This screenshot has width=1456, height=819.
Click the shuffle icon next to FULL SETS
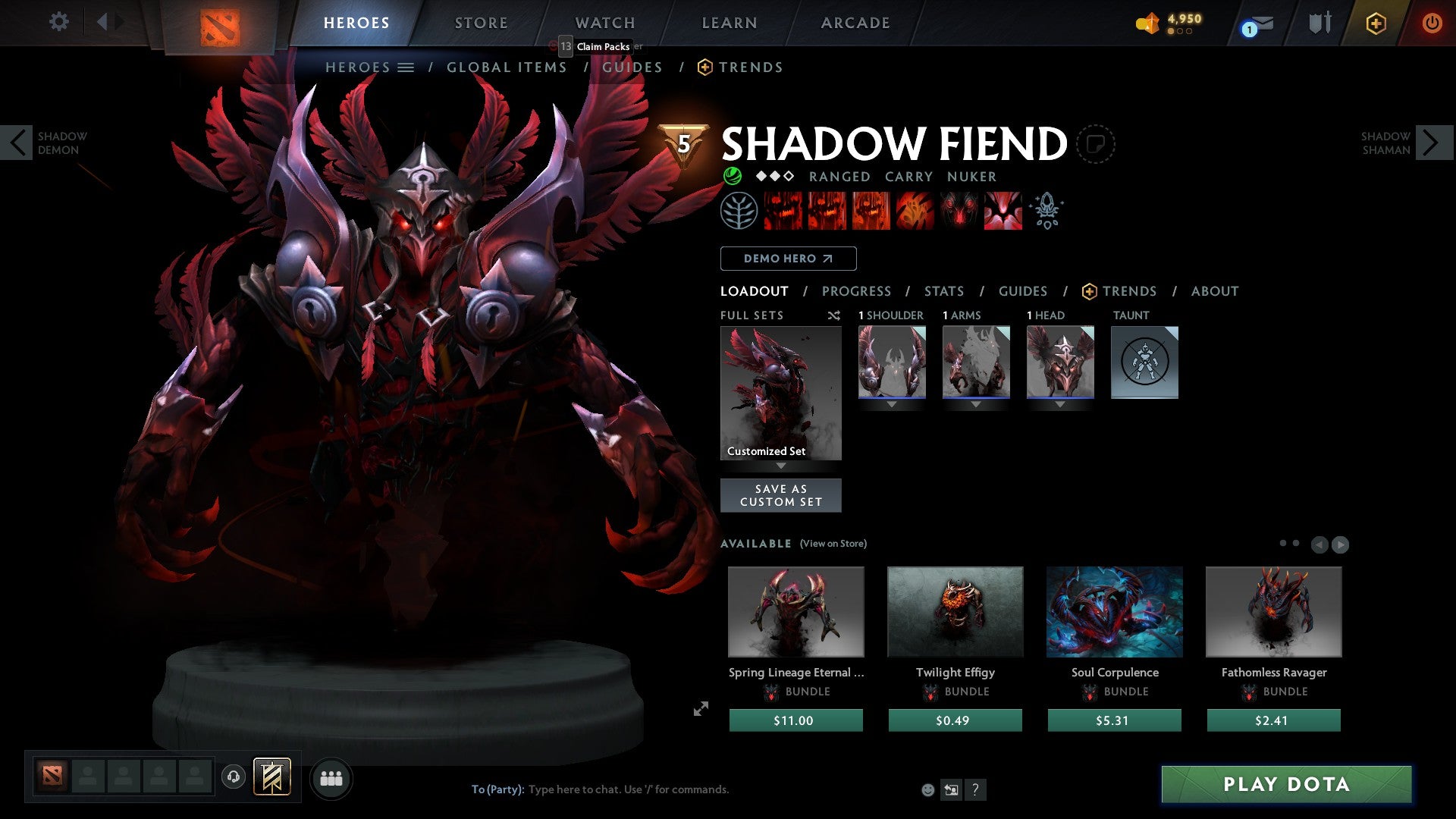pyautogui.click(x=834, y=315)
